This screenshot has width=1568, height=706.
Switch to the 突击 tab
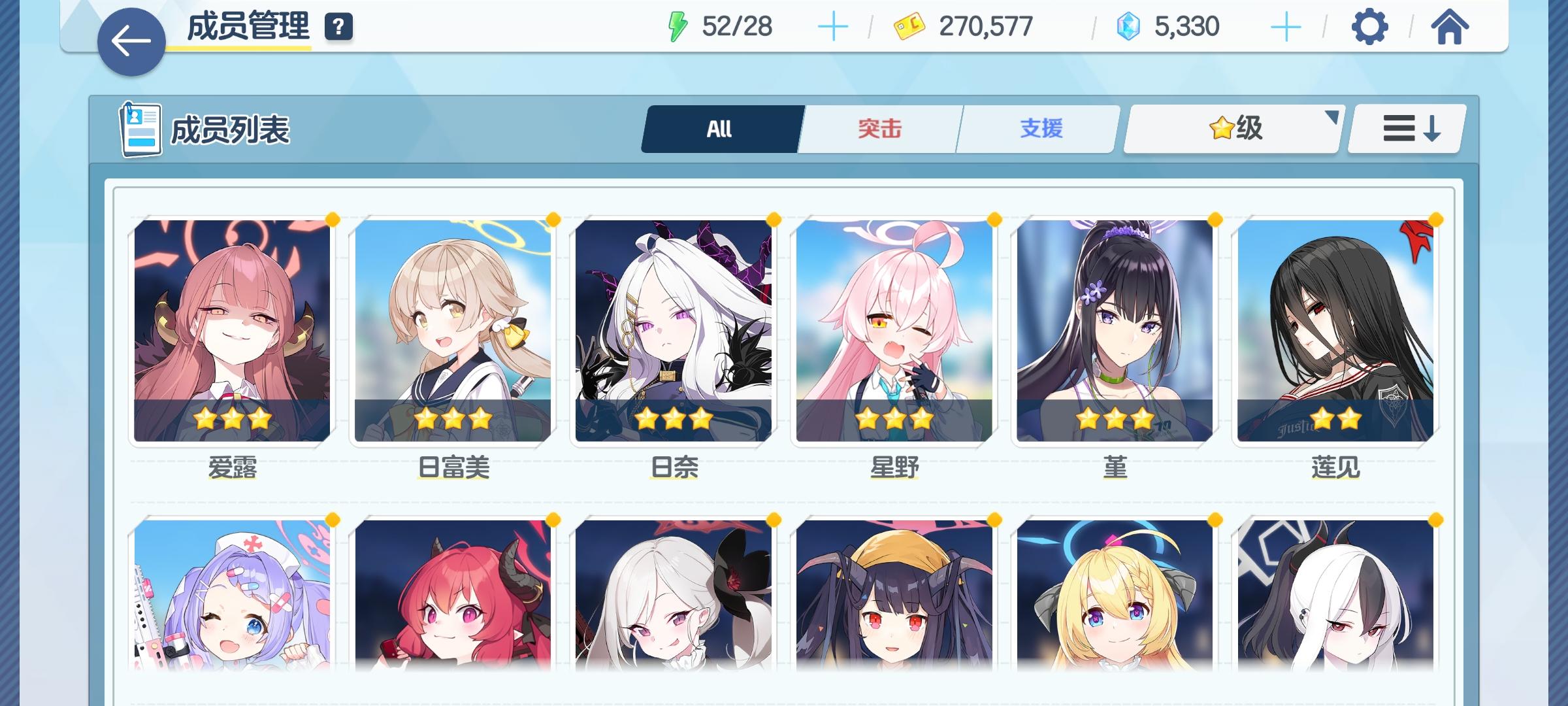click(x=879, y=129)
